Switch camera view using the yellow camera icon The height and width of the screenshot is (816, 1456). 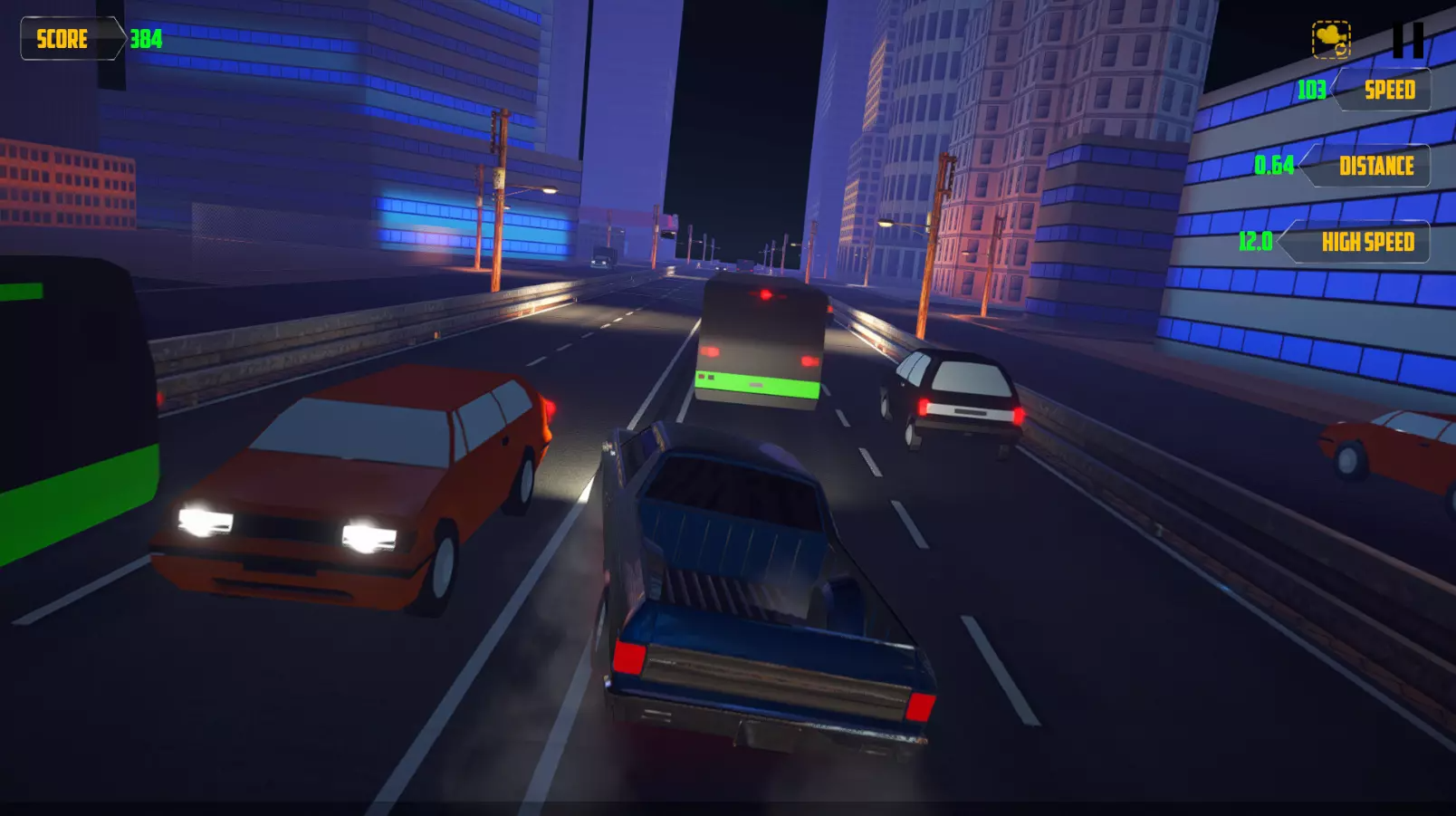(1331, 40)
